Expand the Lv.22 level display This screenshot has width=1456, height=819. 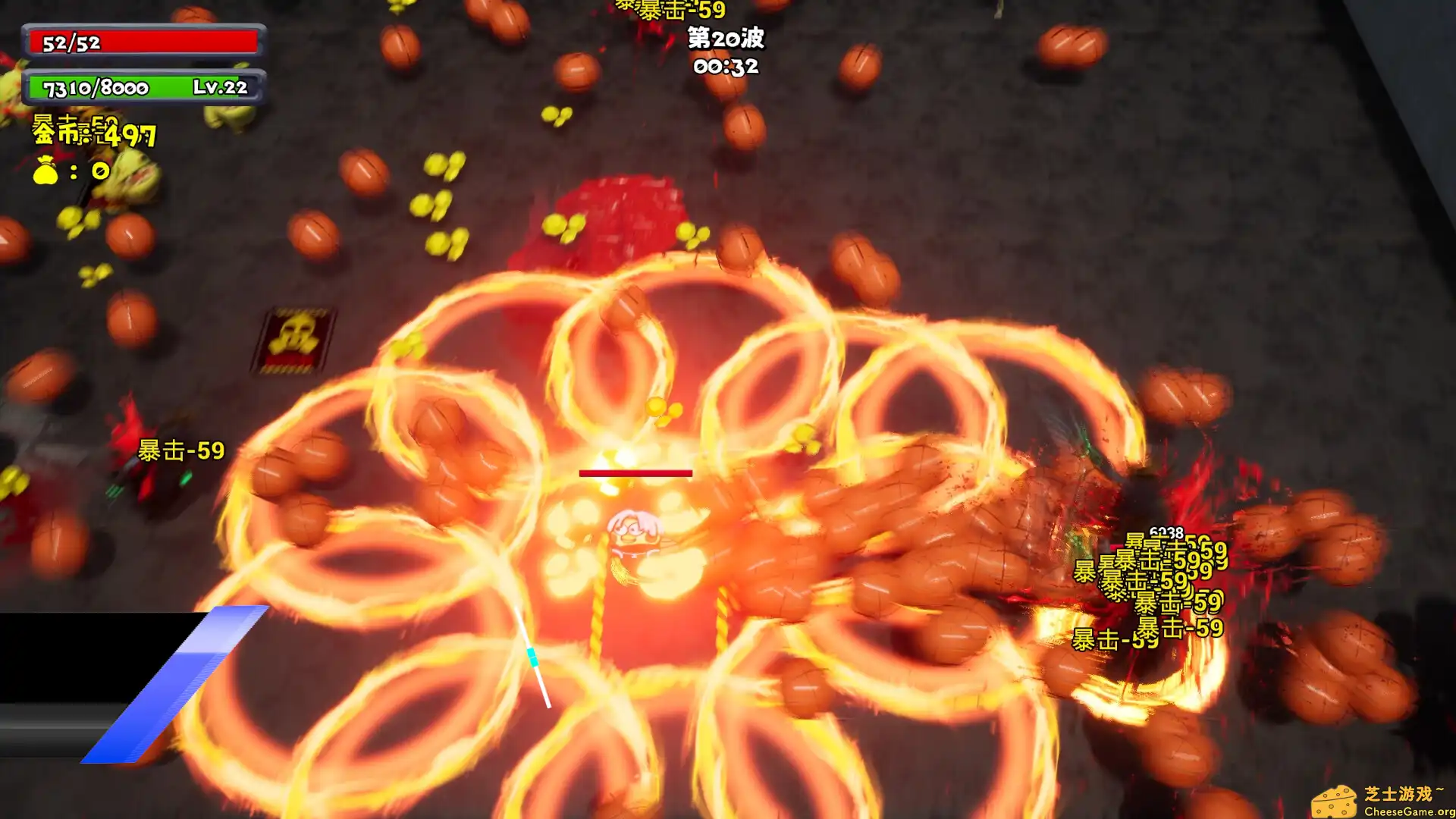(221, 89)
